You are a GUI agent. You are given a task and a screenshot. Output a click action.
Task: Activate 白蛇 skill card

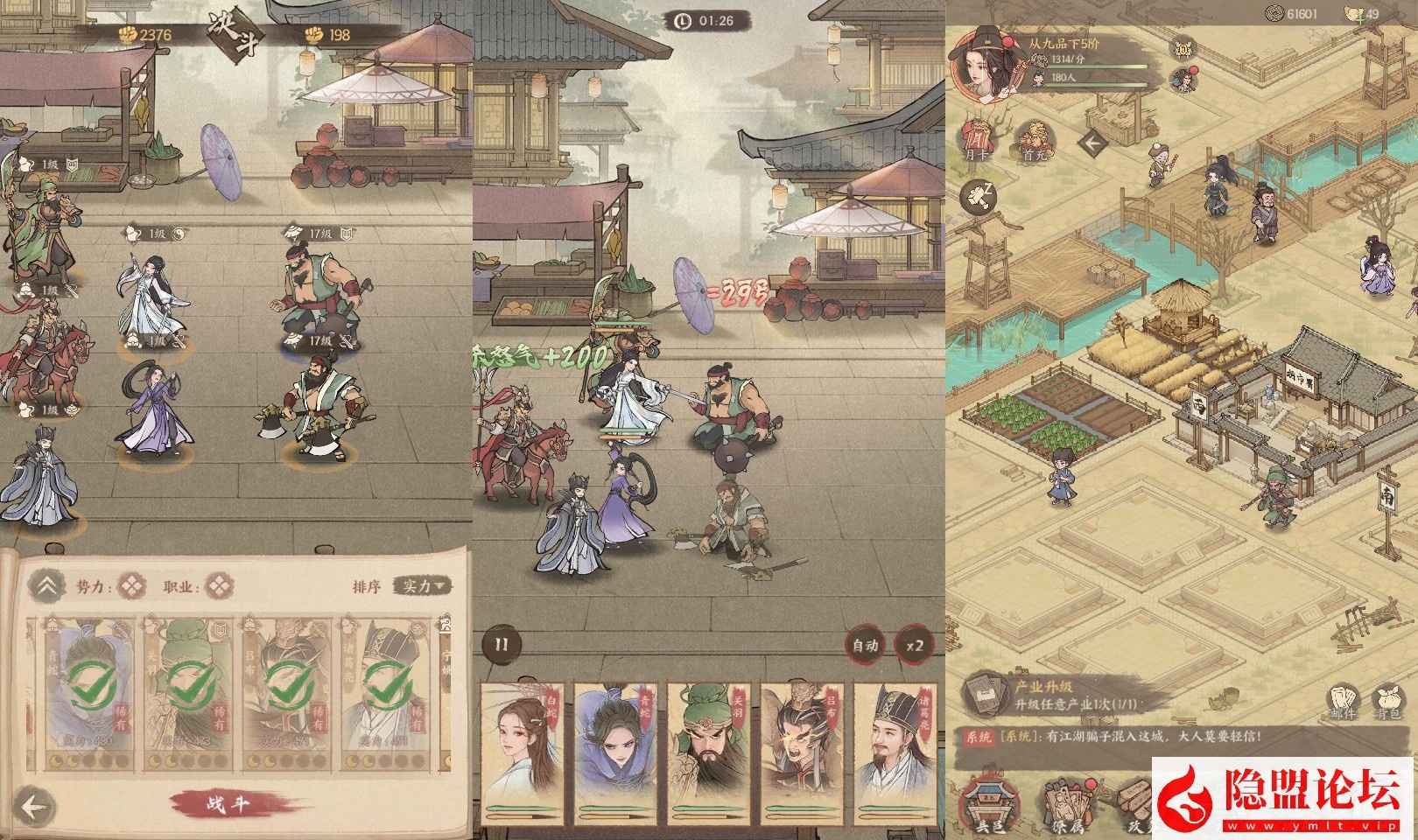click(524, 748)
